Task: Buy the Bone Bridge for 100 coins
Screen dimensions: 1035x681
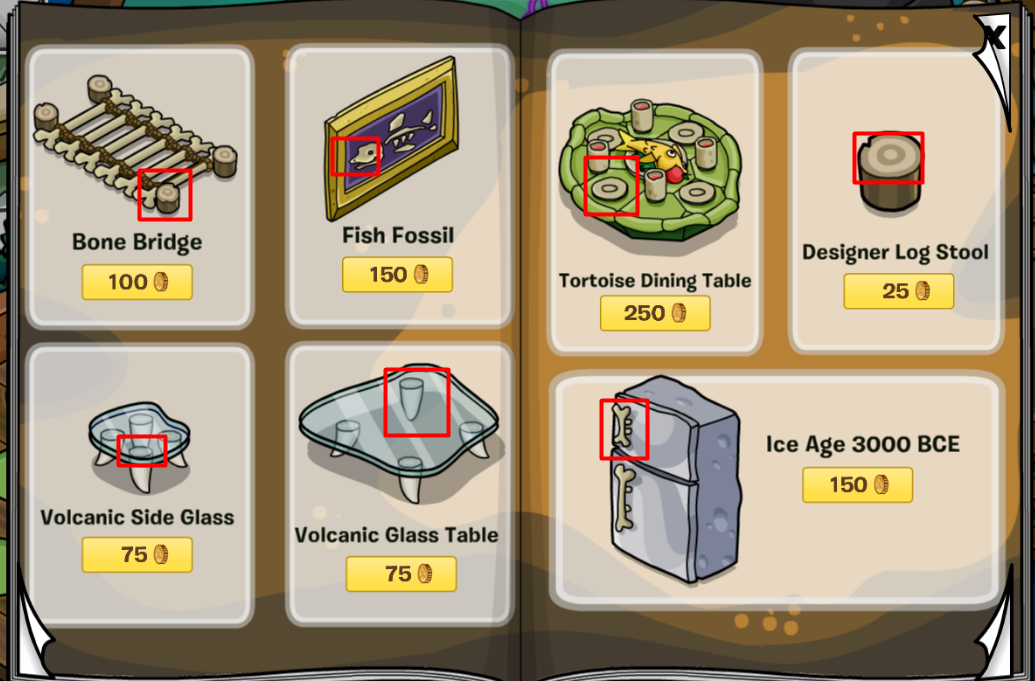Action: click(x=137, y=282)
